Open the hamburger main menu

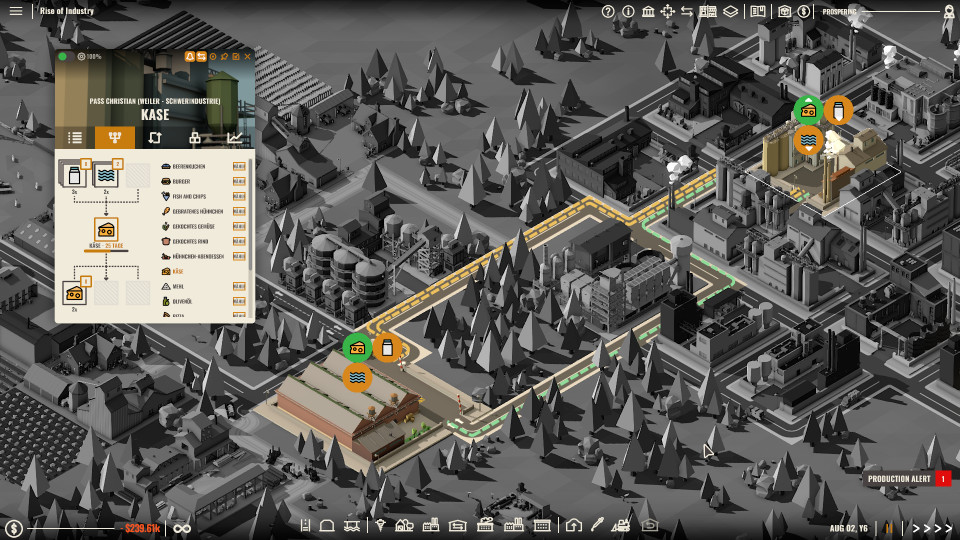[15, 11]
